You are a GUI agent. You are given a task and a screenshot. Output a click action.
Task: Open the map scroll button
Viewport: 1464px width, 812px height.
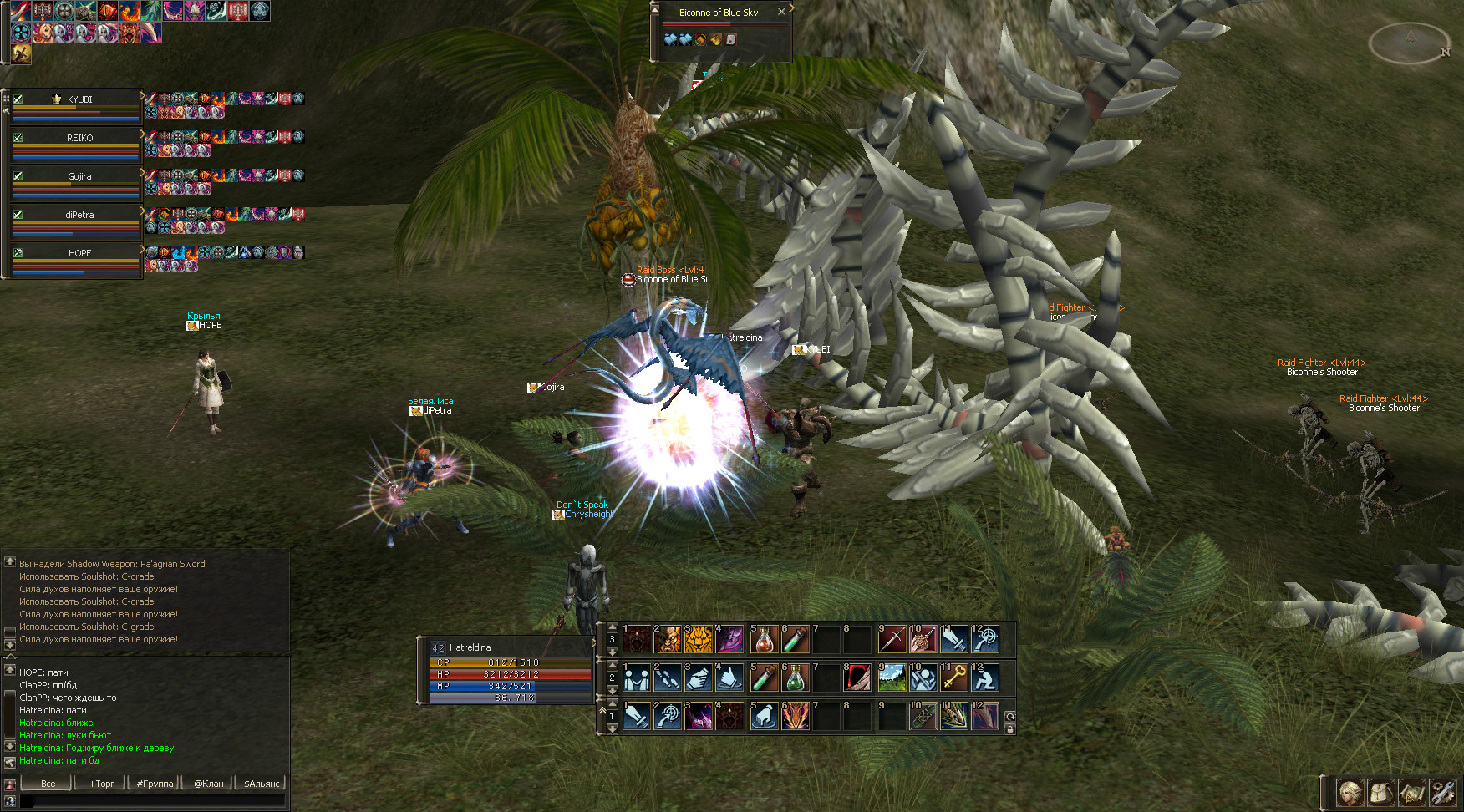[x=1411, y=792]
